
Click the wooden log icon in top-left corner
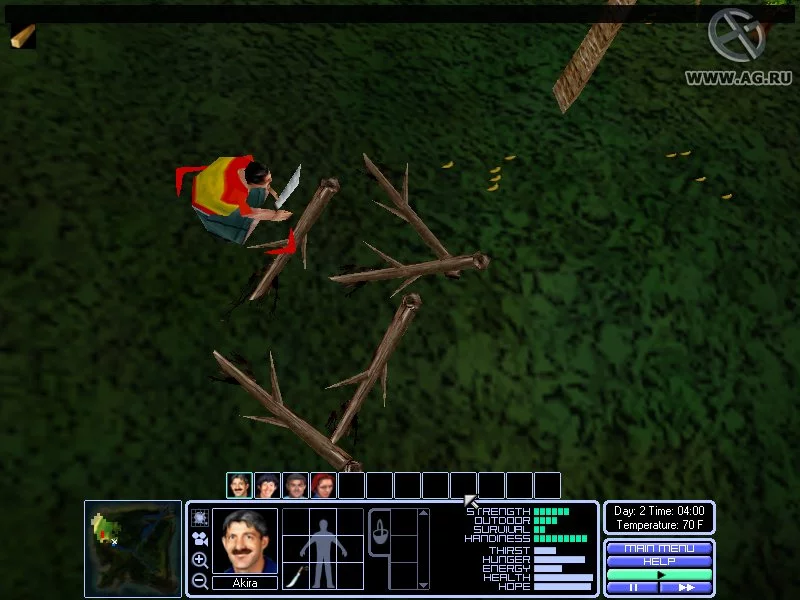pyautogui.click(x=22, y=36)
